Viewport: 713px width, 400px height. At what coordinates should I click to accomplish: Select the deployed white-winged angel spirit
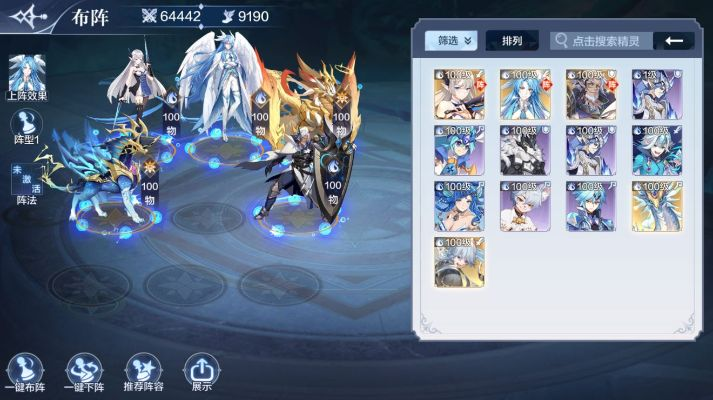click(216, 90)
